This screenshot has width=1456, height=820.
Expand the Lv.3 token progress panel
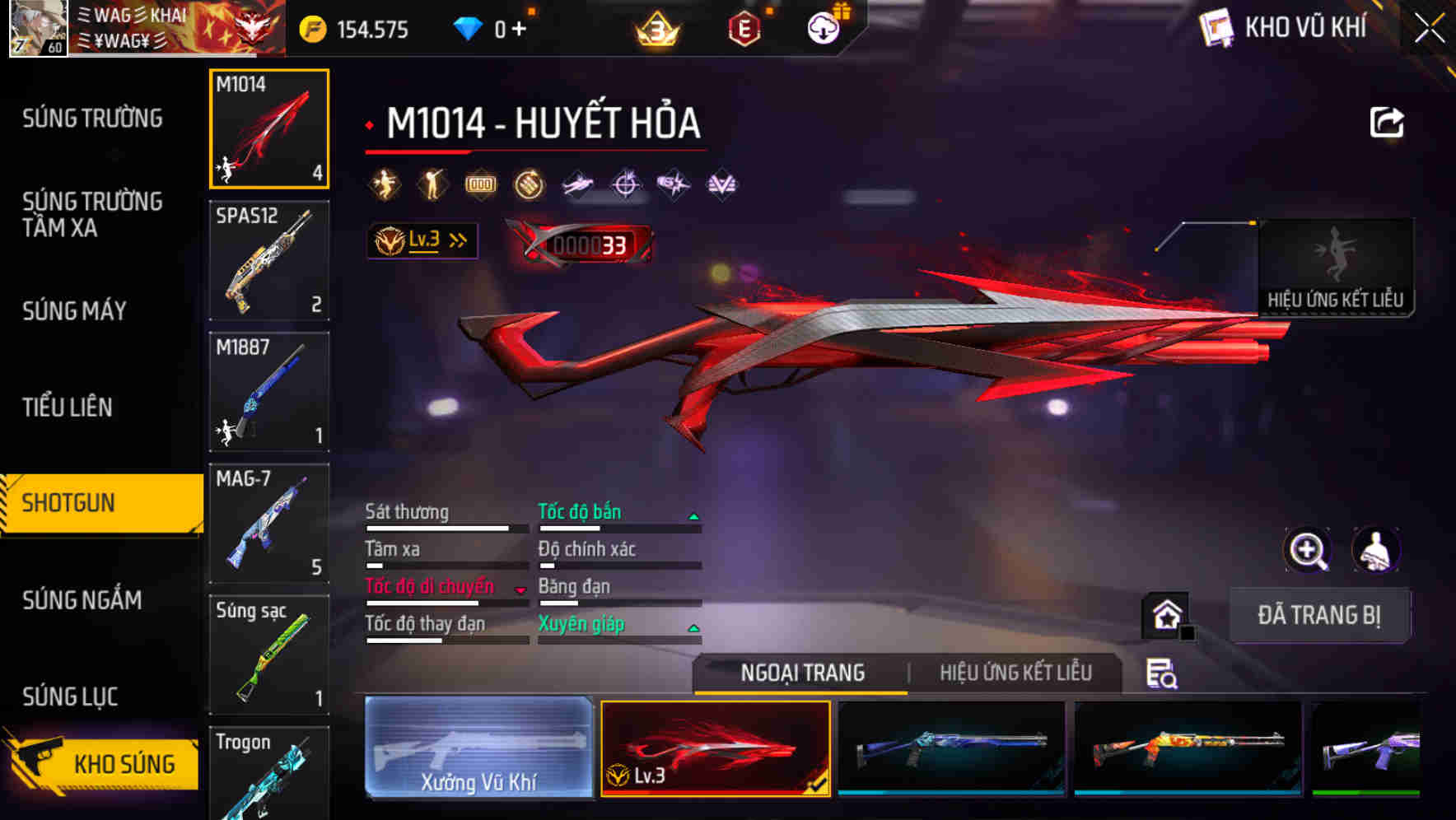click(x=422, y=240)
